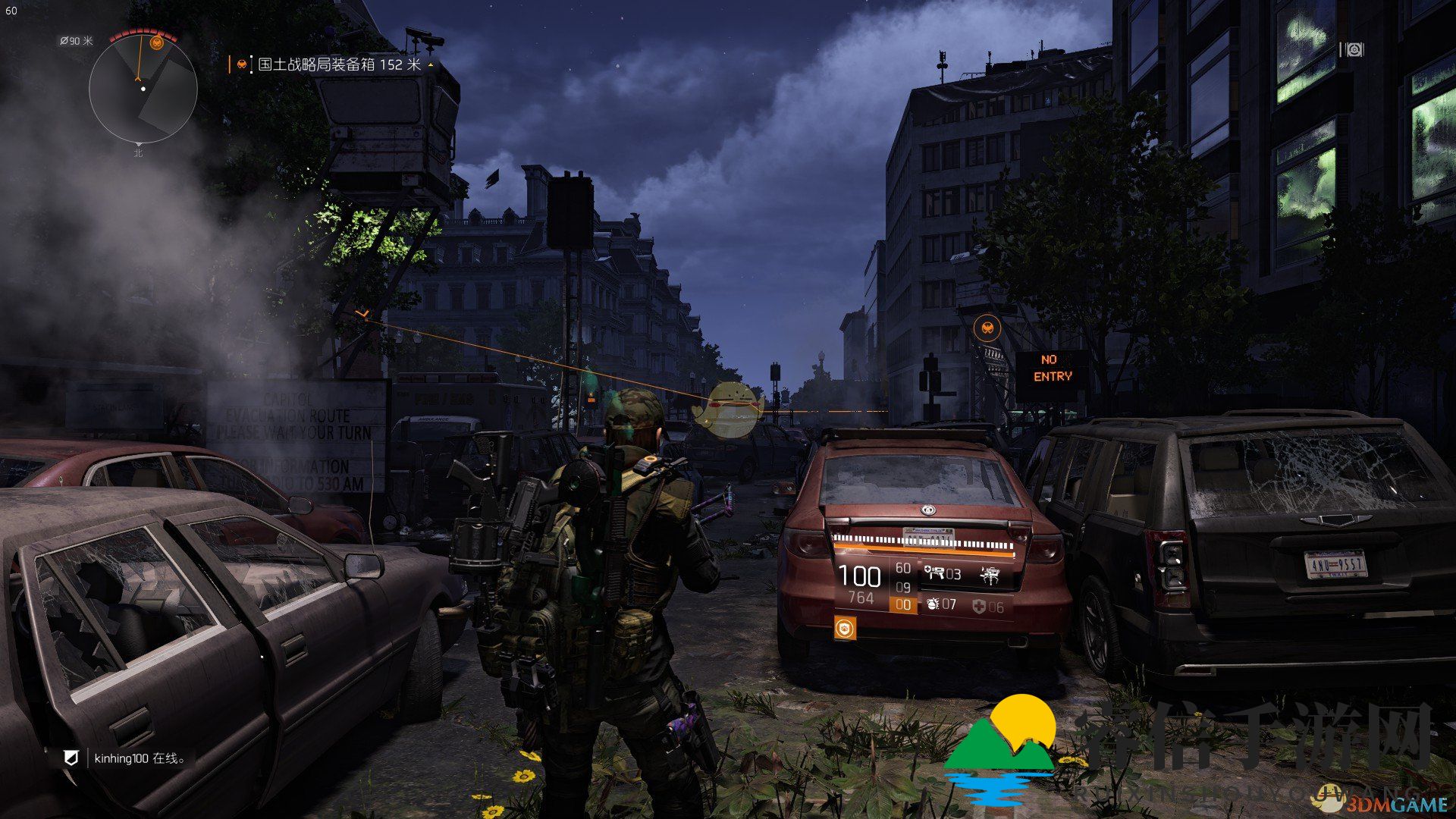Open photo mode via the camera icon
The image size is (1456, 819).
tap(1351, 50)
